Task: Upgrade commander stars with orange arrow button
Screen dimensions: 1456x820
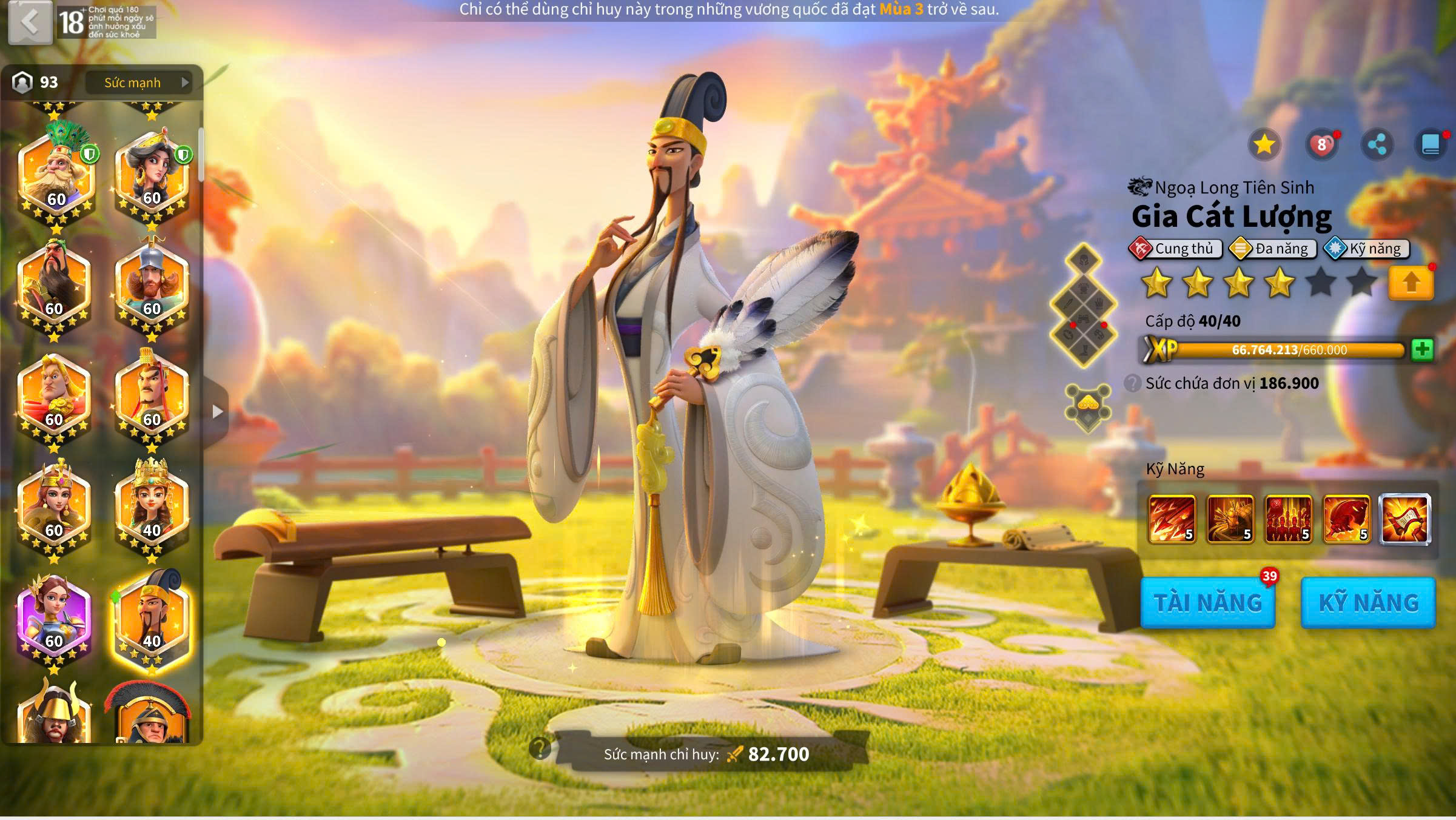Action: 1411,283
